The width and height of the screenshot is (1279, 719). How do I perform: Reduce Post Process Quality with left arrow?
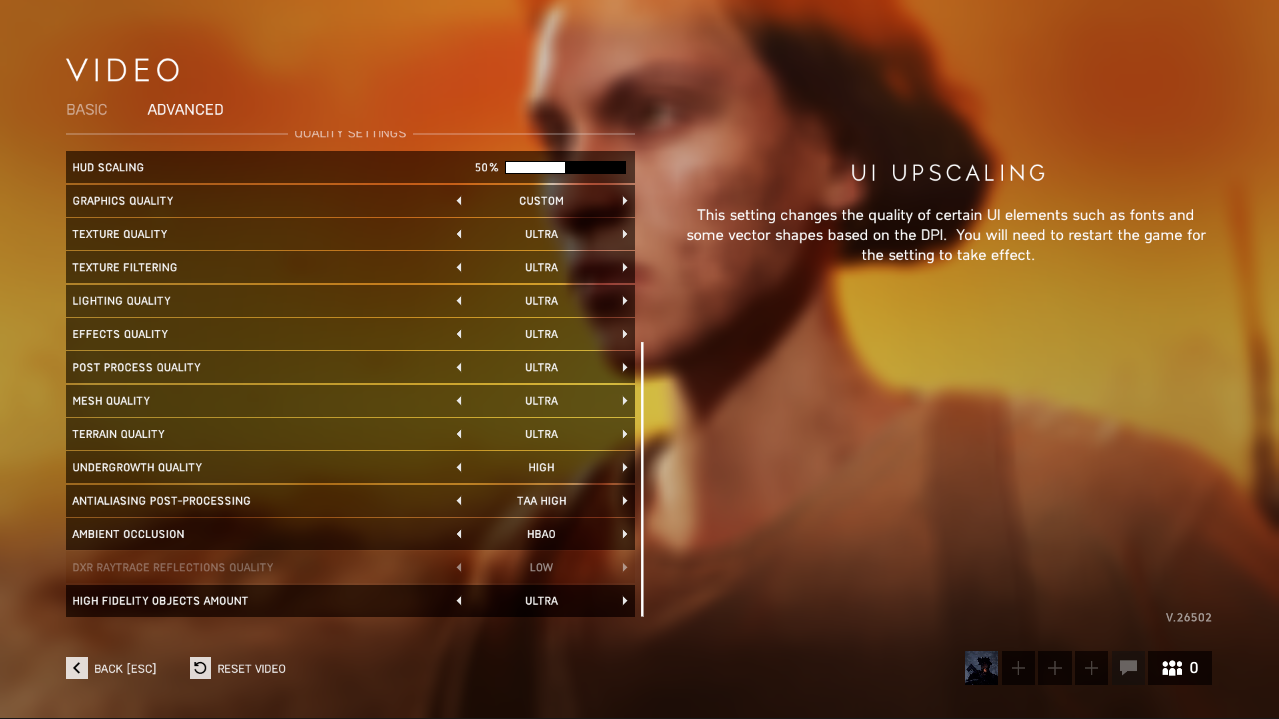coord(459,368)
